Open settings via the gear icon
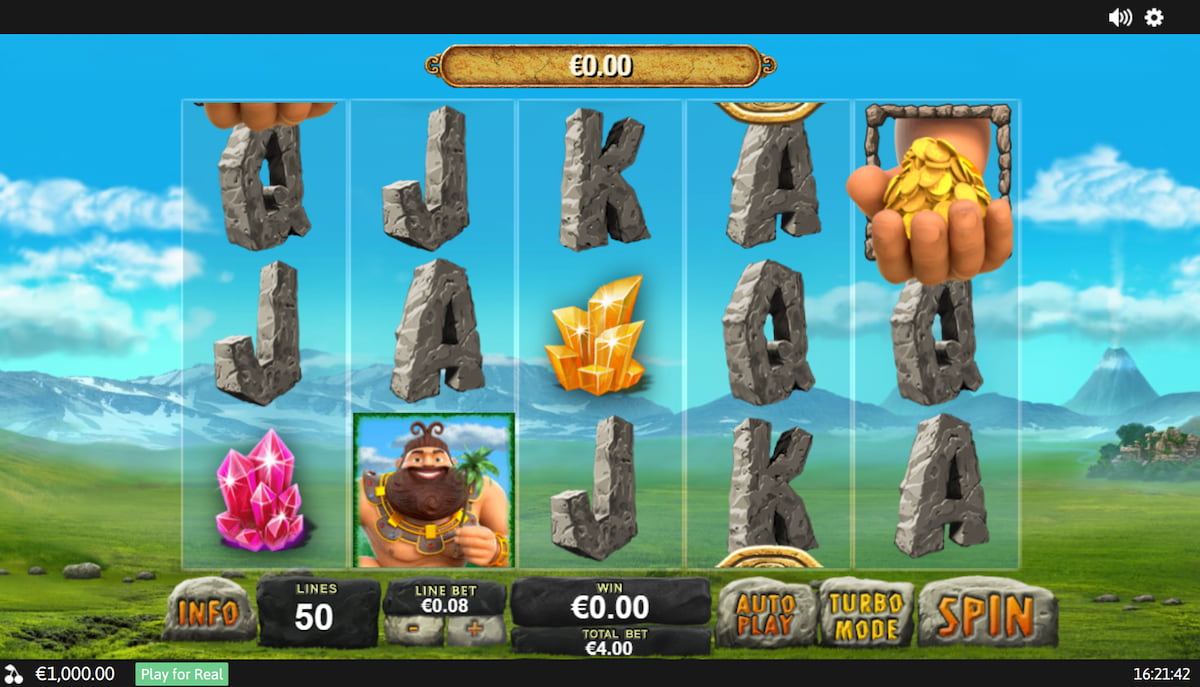1200x687 pixels. point(1154,17)
